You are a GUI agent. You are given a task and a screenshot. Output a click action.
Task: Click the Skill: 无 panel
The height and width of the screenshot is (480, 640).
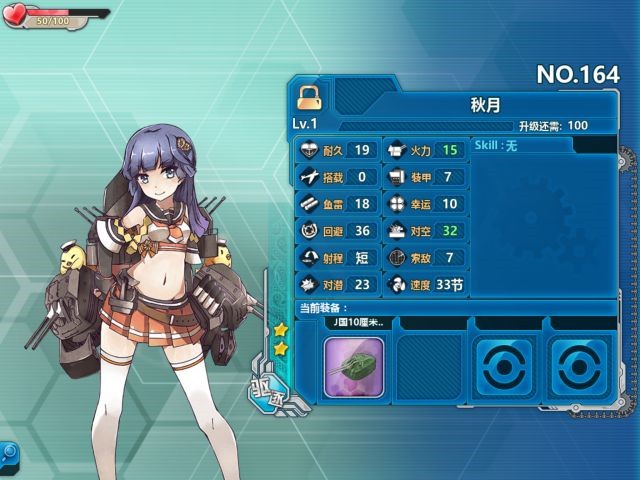520,146
